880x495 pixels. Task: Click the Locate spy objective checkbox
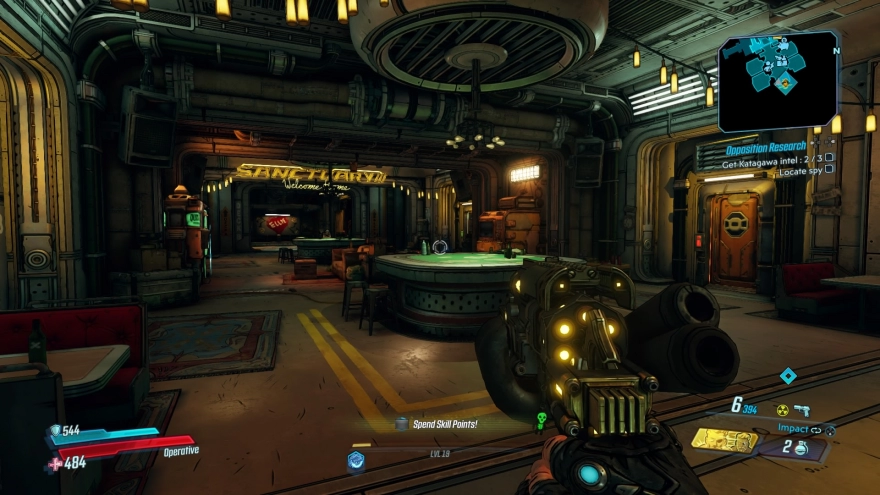829,170
